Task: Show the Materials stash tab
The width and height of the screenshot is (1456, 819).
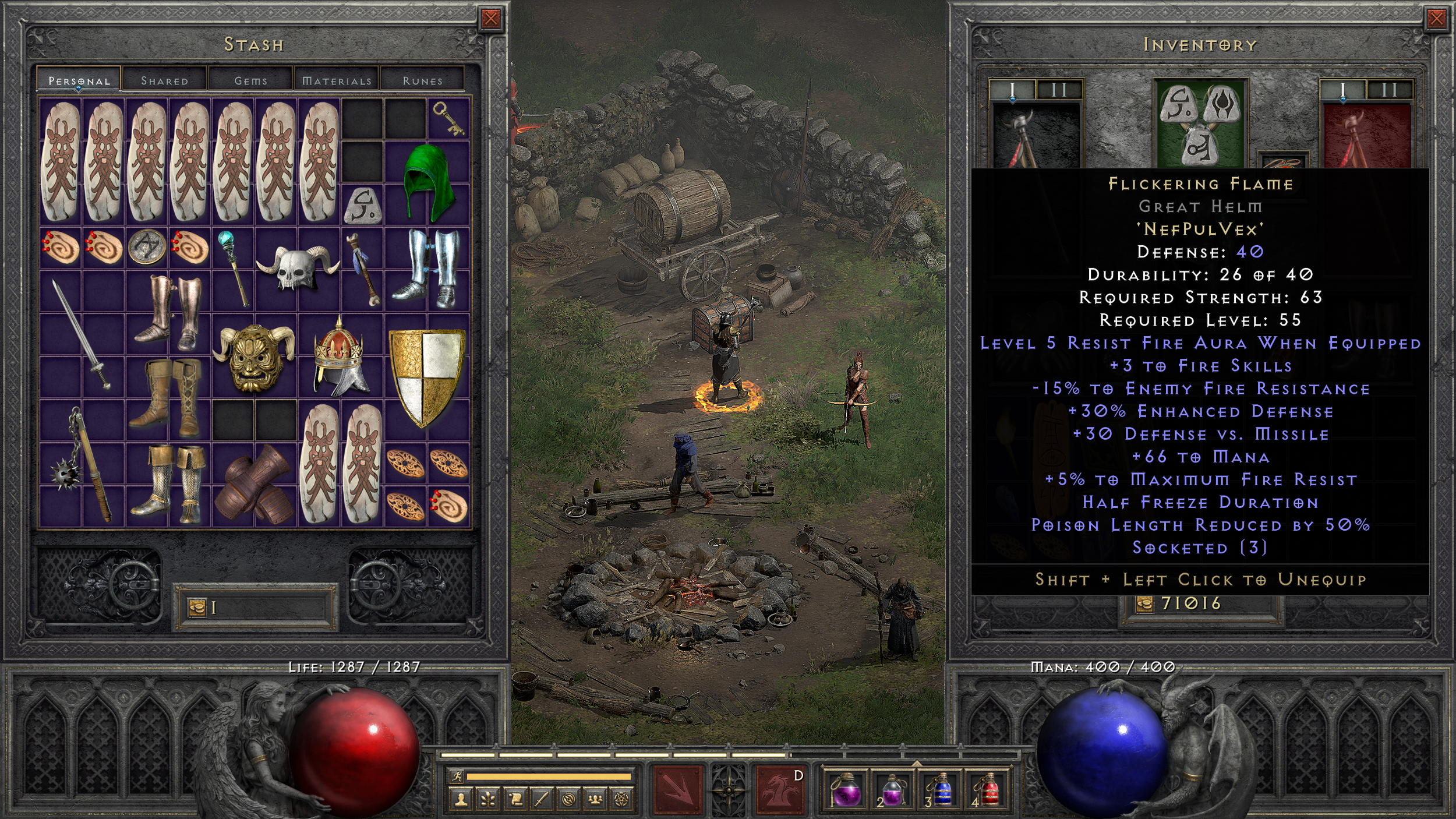Action: click(337, 80)
